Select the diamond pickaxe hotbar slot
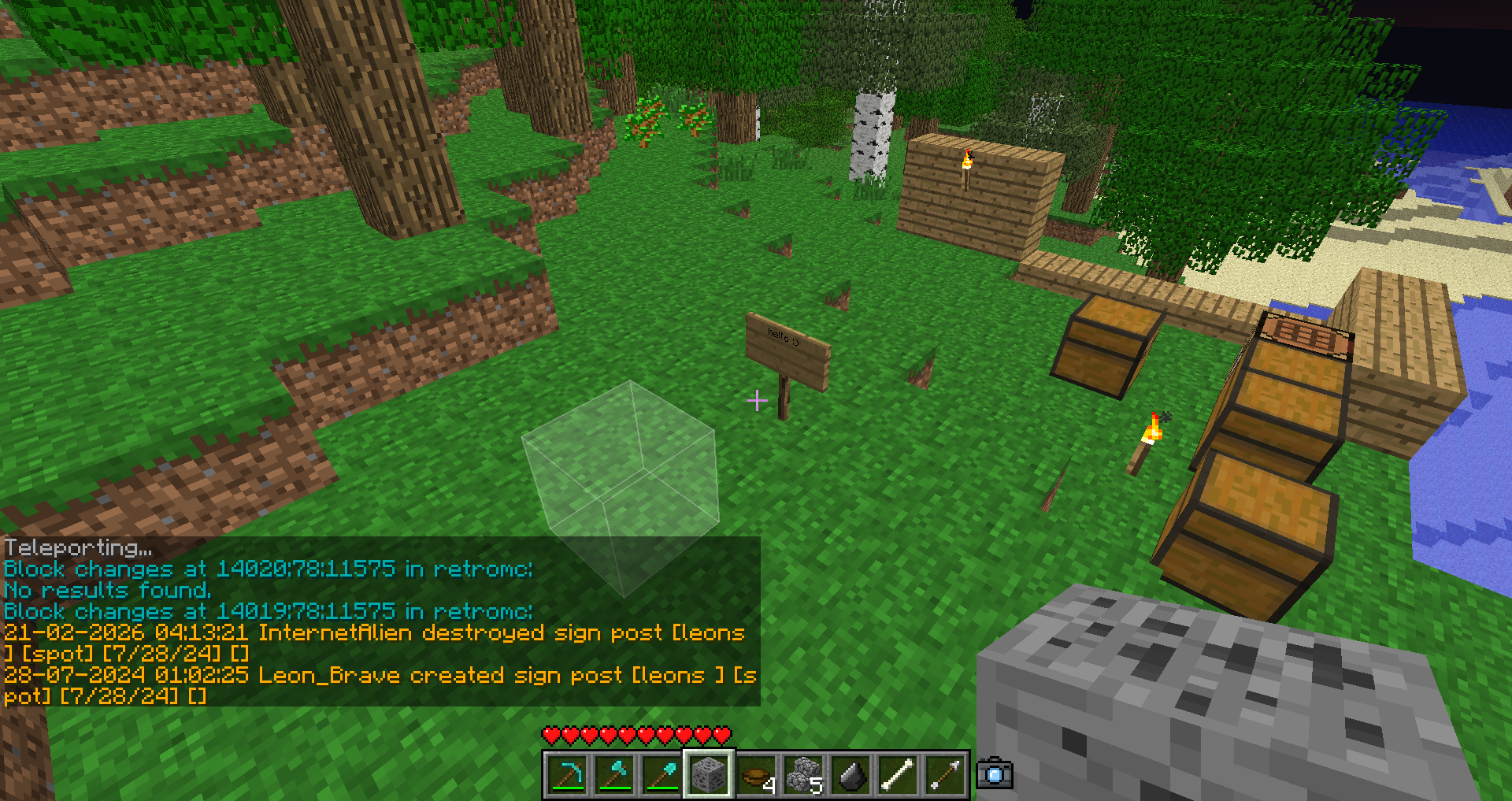The image size is (1512, 801). click(x=567, y=775)
